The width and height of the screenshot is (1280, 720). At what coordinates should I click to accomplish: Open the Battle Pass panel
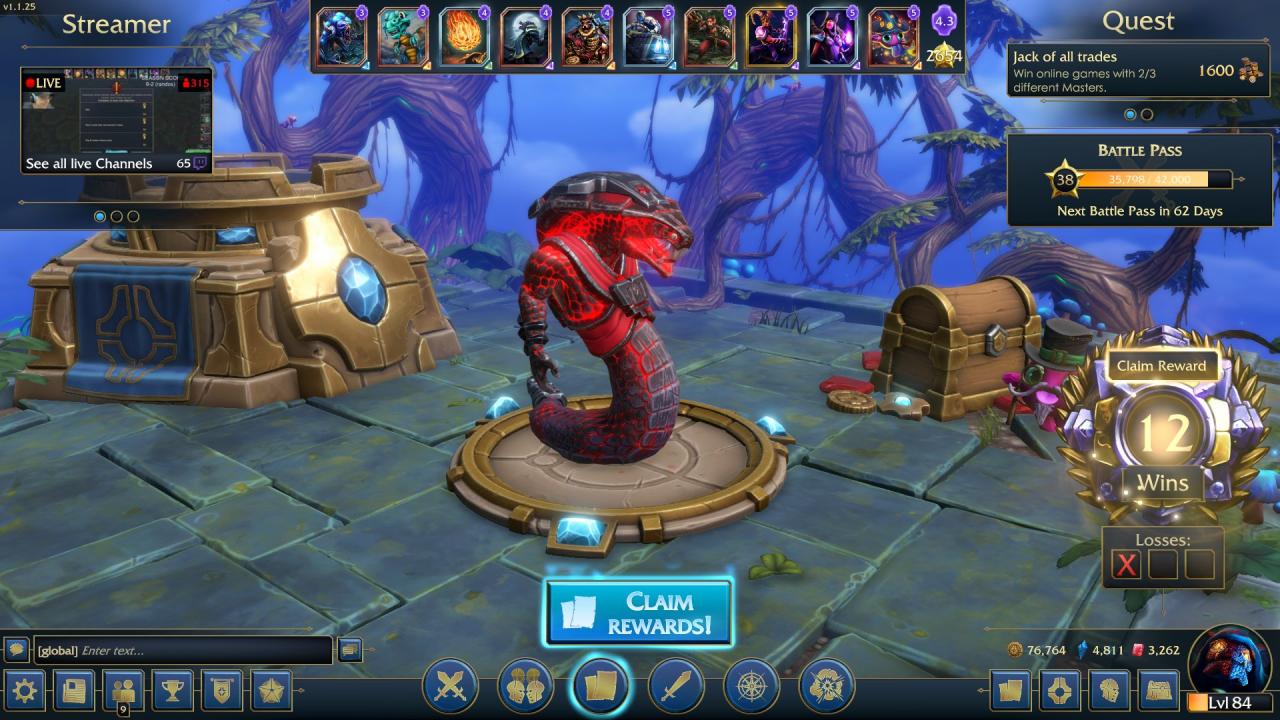1139,180
